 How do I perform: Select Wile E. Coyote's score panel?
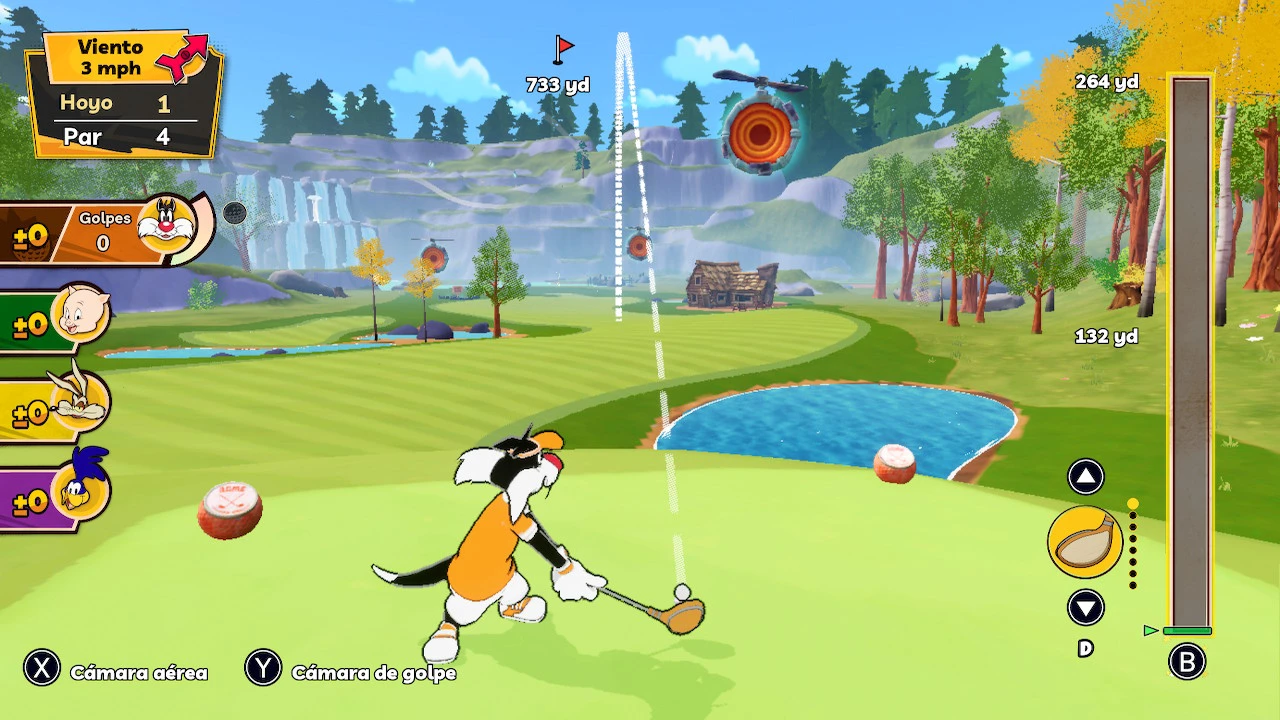click(55, 406)
